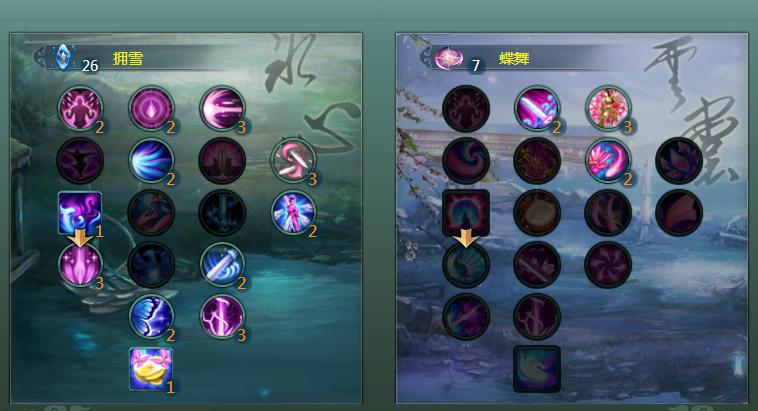Screen dimensions: 758x411
Task: Choose the pink swirl skill with rank 3
Action: point(293,160)
